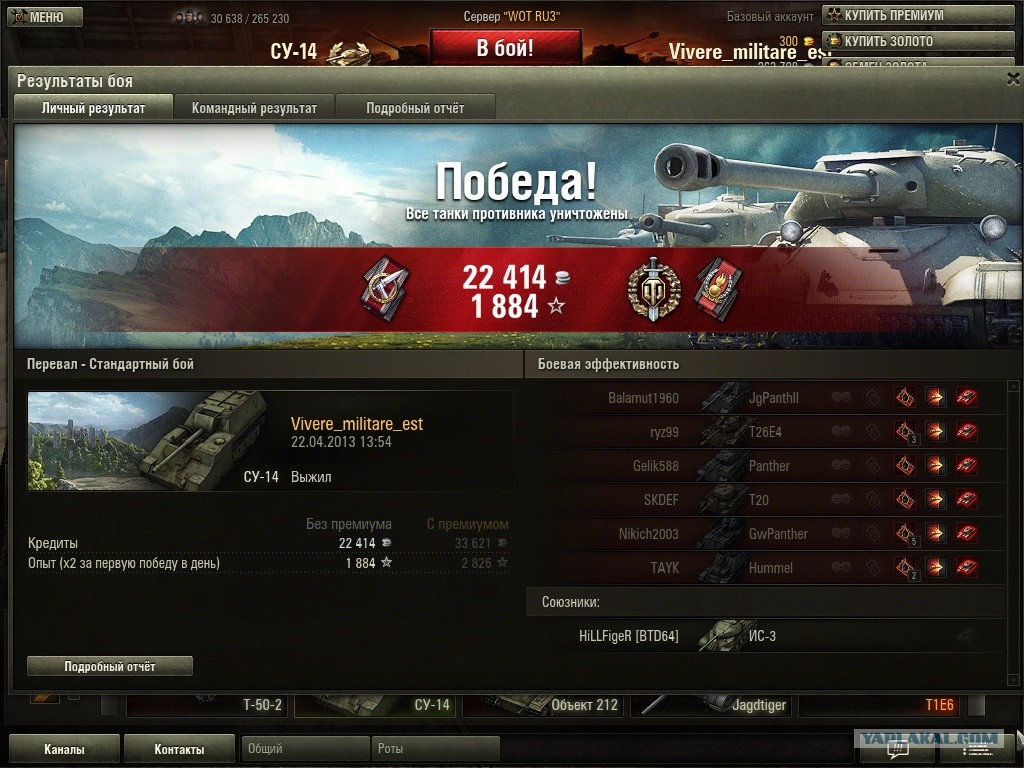The image size is (1024, 768).
Task: Open the main Меню button
Action: (44, 17)
